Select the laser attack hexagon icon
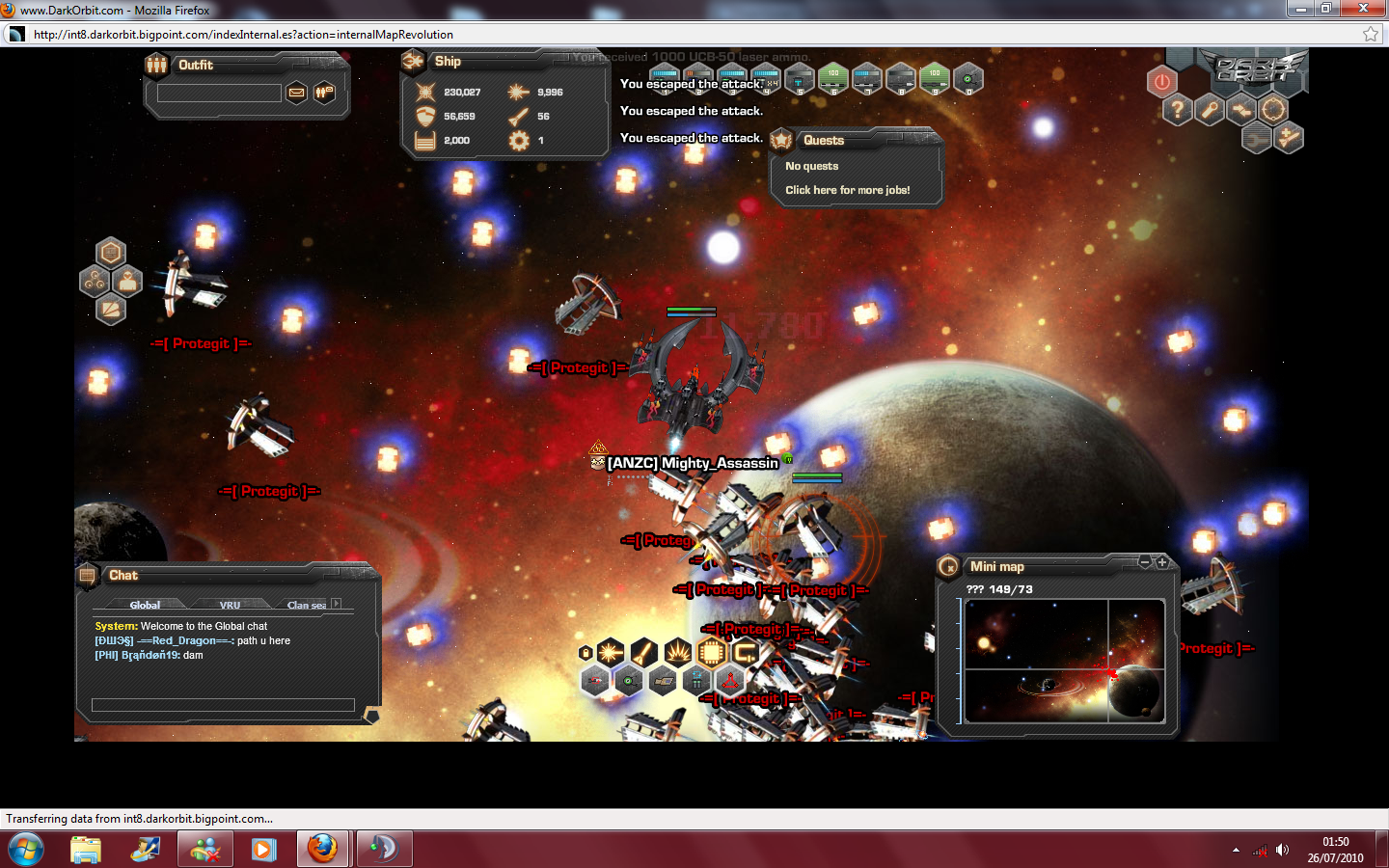1389x868 pixels. [x=610, y=653]
